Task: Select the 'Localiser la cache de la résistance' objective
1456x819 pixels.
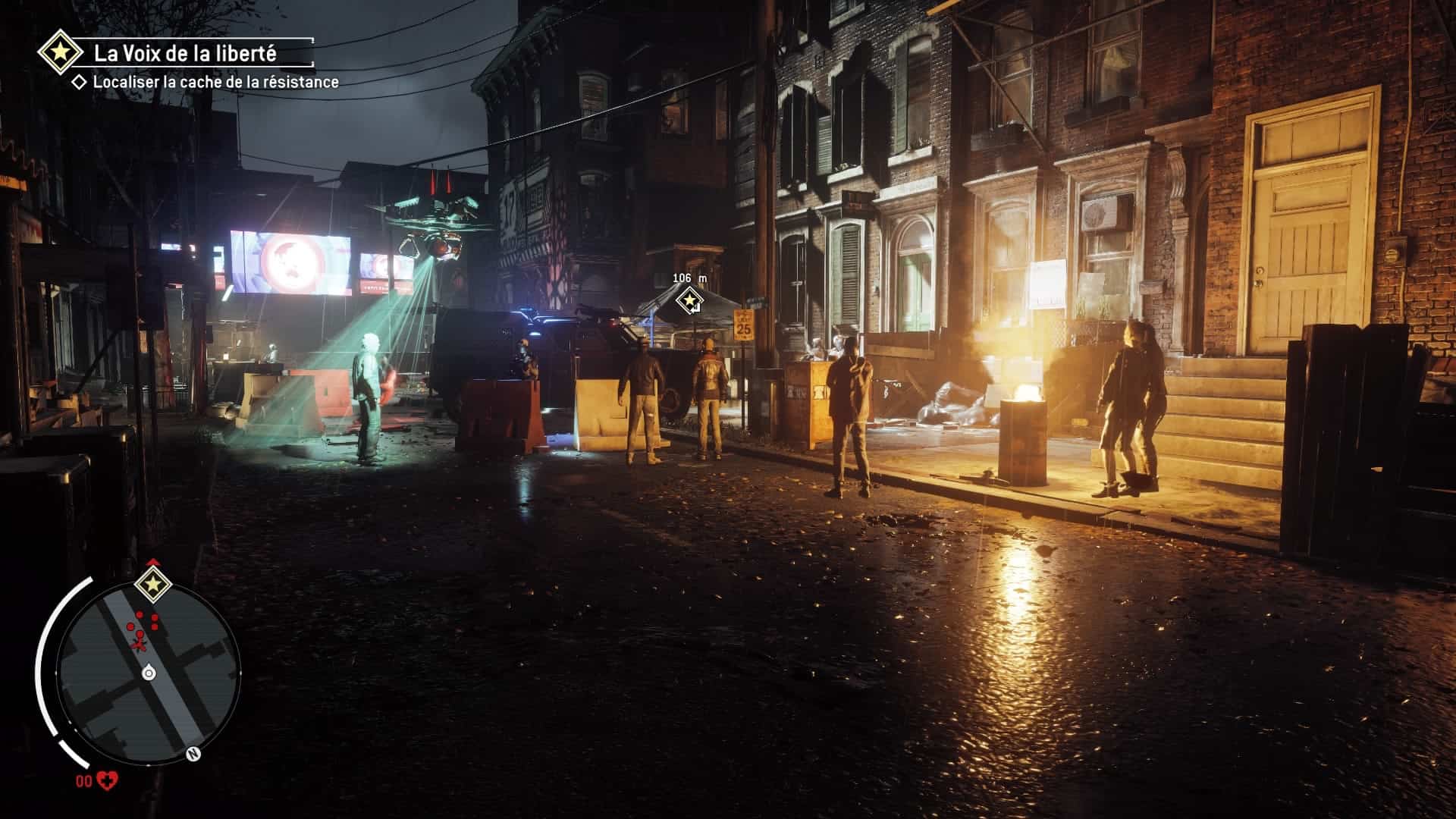Action: pos(215,83)
